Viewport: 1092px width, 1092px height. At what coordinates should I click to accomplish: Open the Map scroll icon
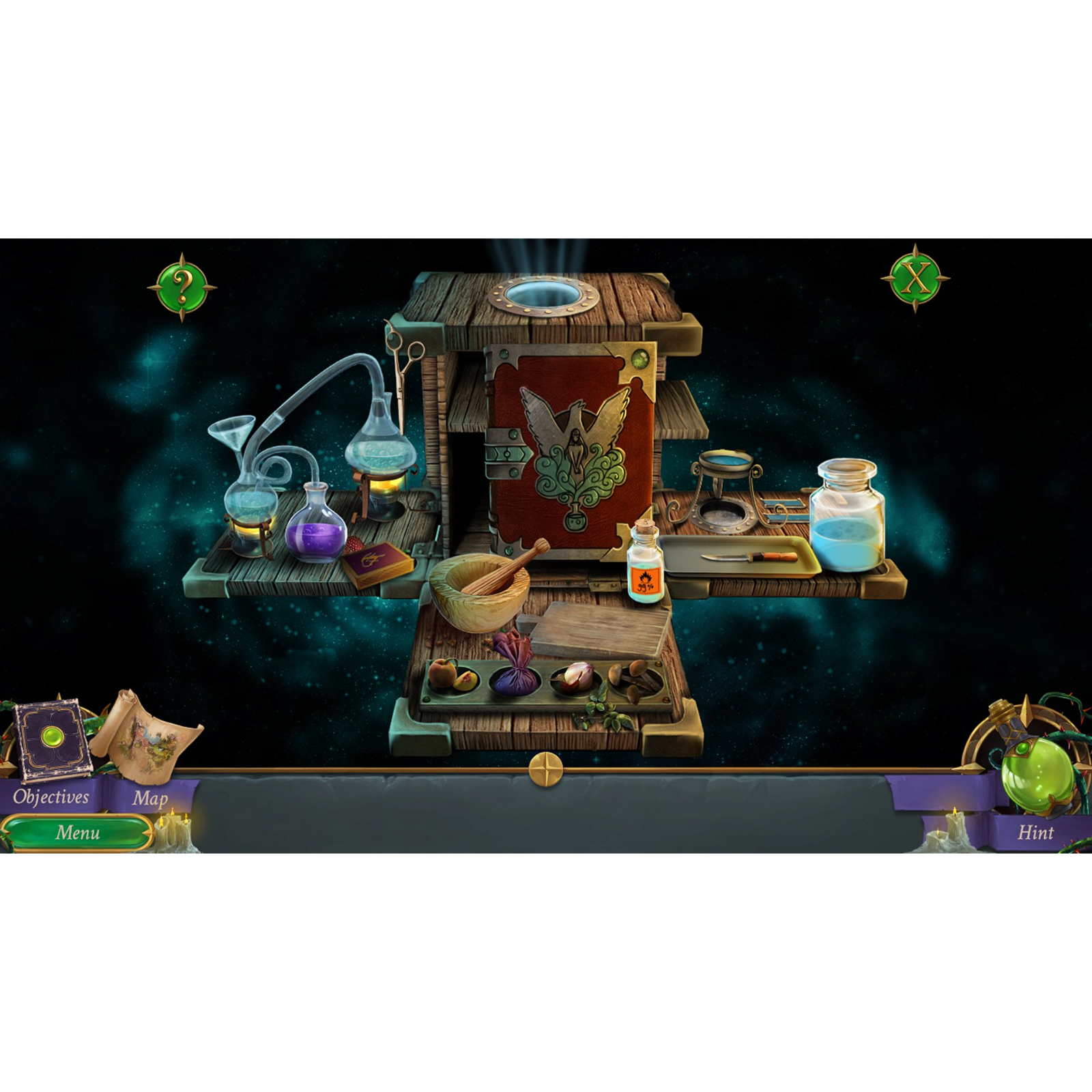click(152, 741)
